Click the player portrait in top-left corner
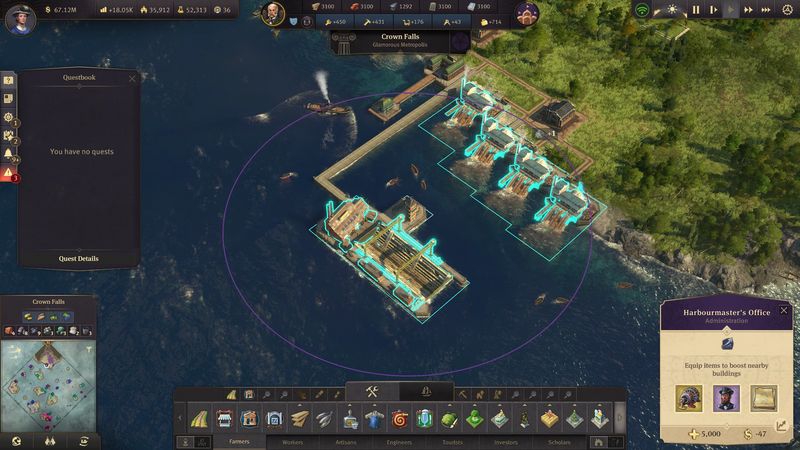This screenshot has height=450, width=800. 20,17
